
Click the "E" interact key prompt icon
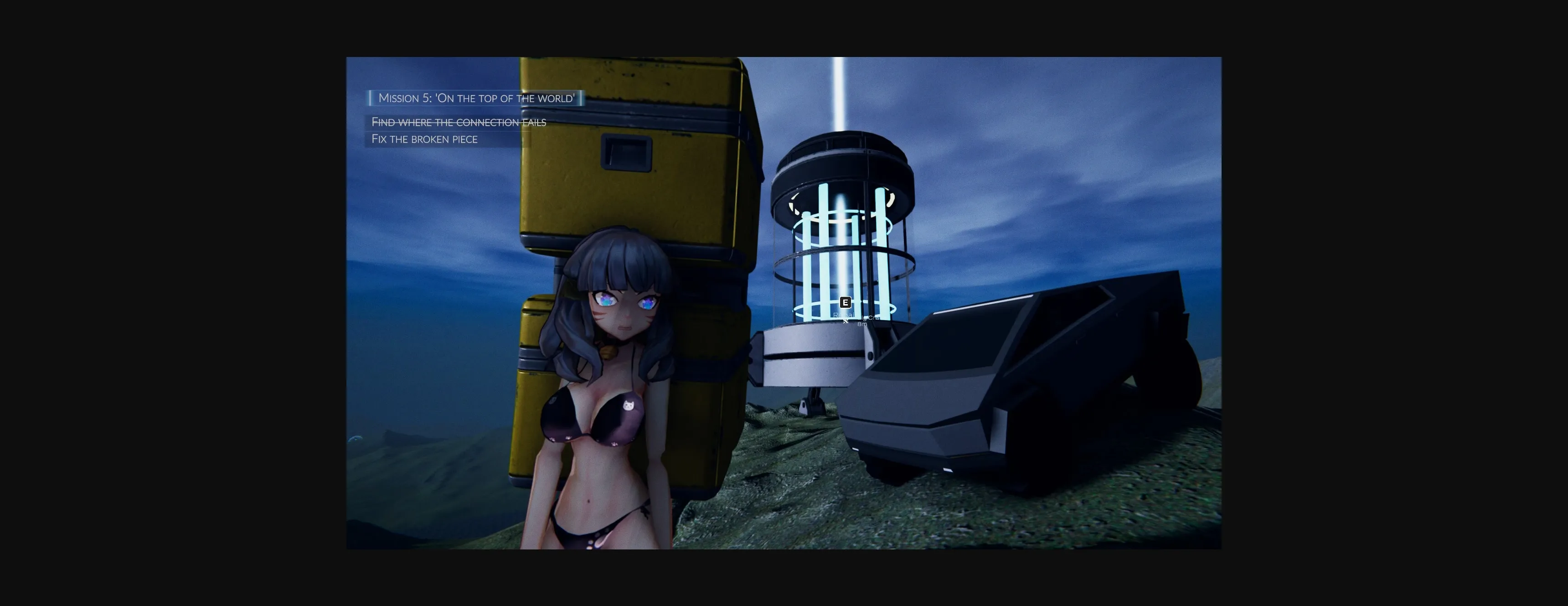click(846, 302)
